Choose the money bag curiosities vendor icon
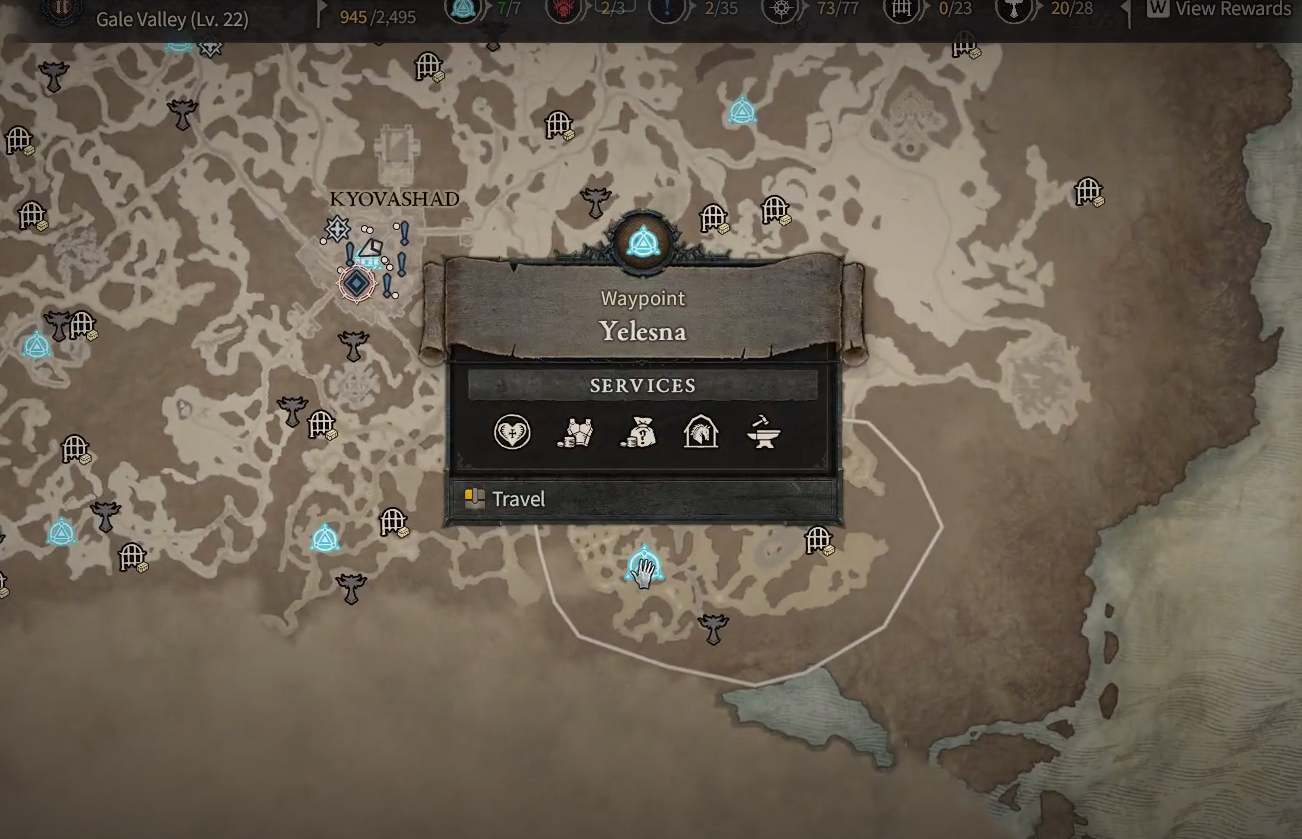The width and height of the screenshot is (1302, 839). tap(638, 432)
